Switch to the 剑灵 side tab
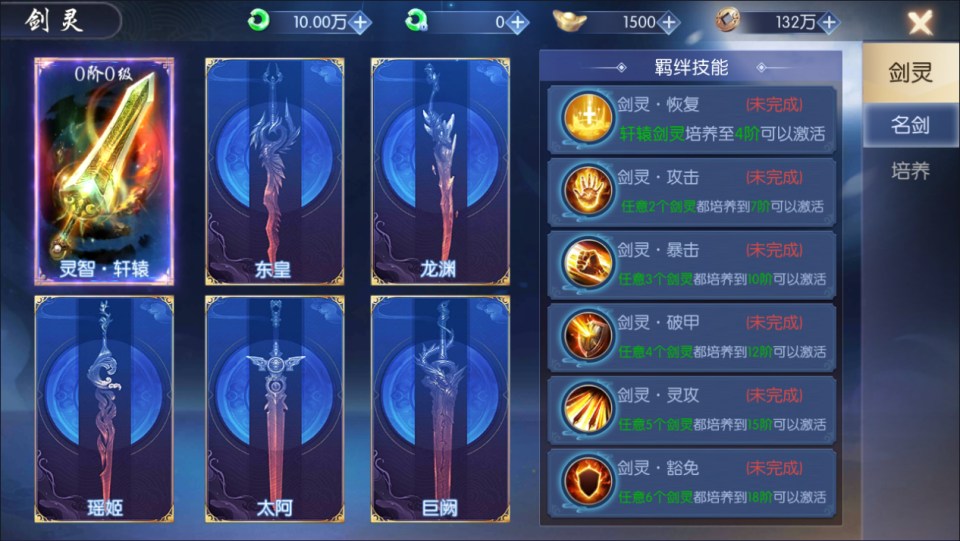 tap(910, 72)
